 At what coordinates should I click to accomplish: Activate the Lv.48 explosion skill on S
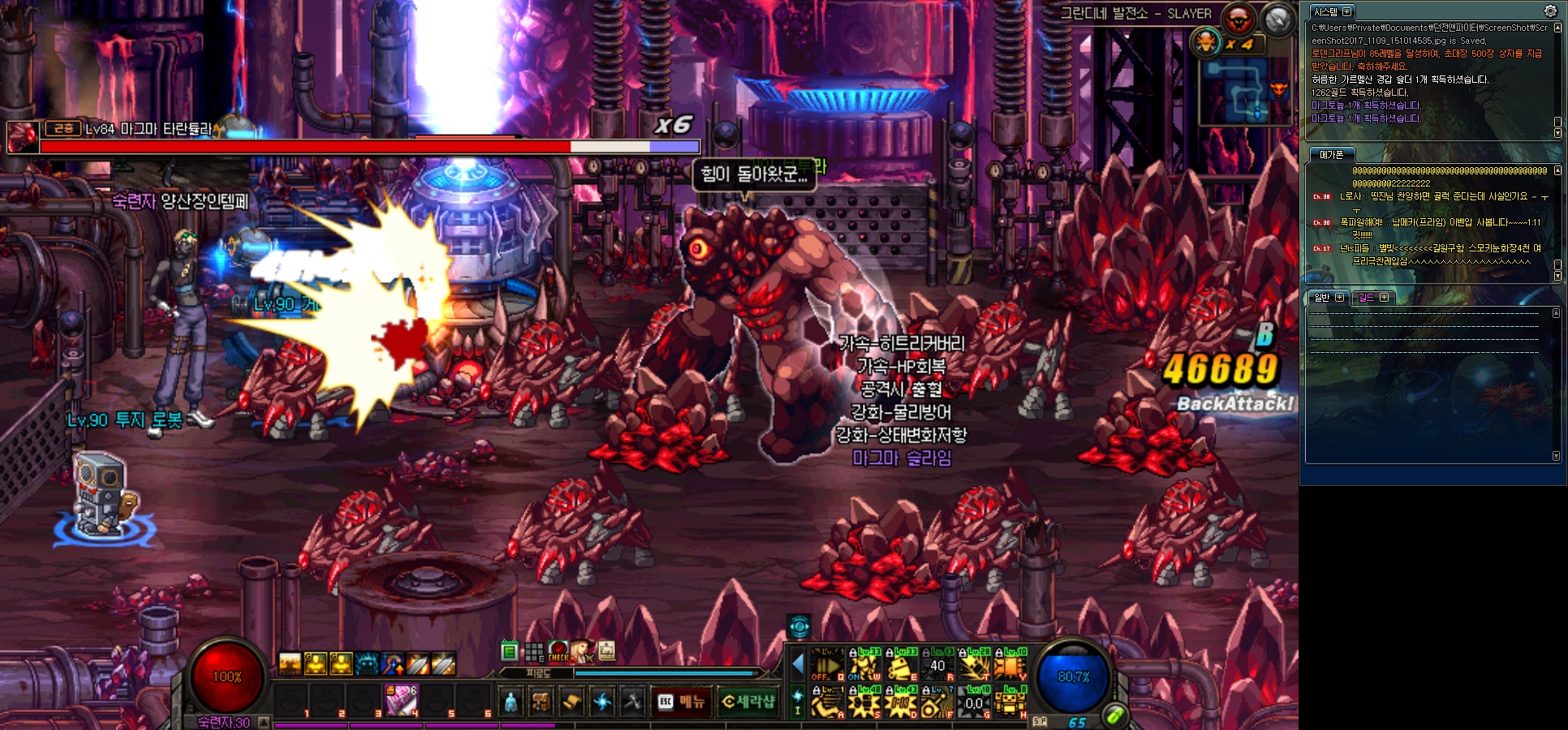click(x=864, y=702)
